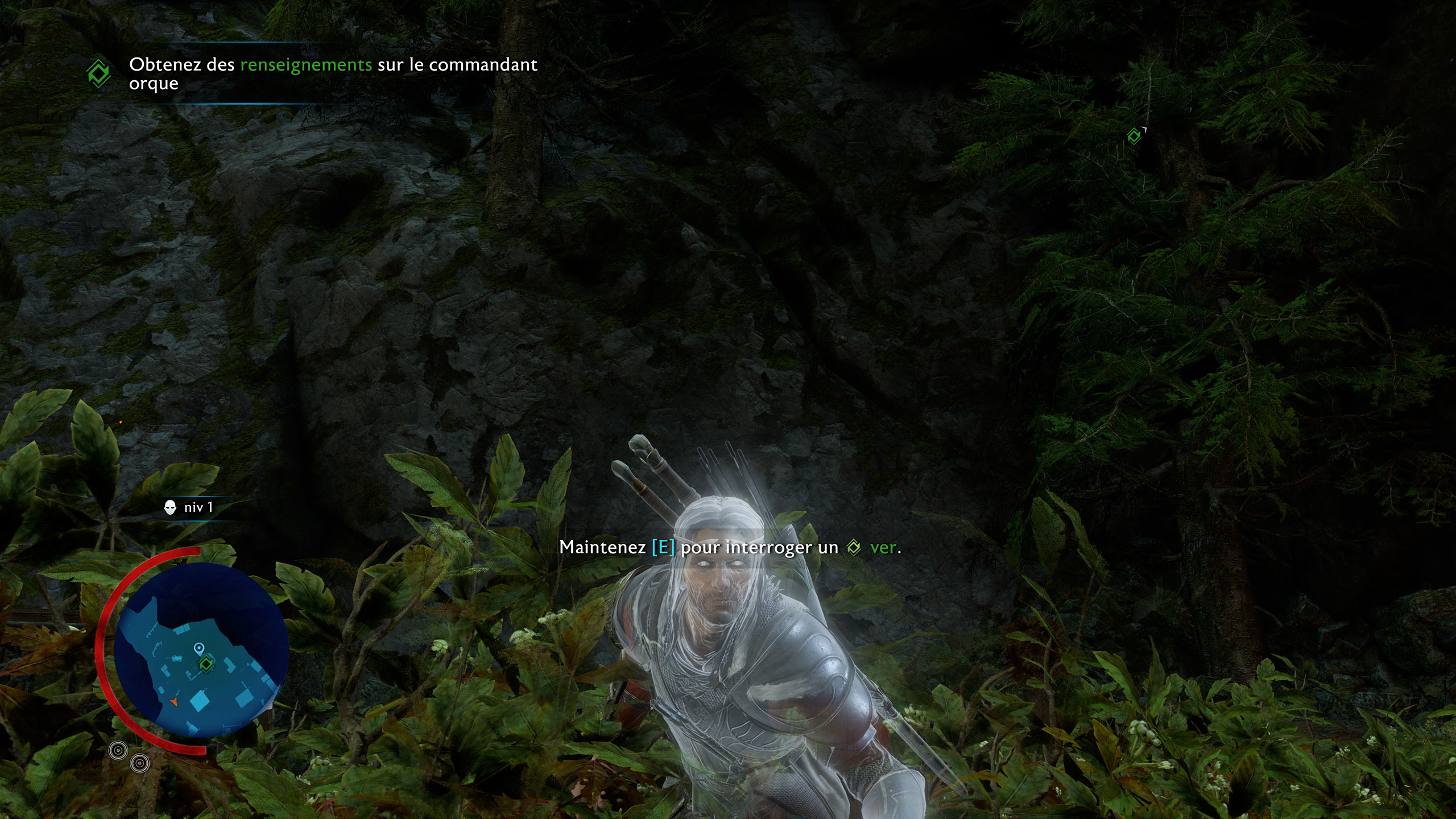Select the green quest objective tracker icon
This screenshot has height=819, width=1456.
98,74
